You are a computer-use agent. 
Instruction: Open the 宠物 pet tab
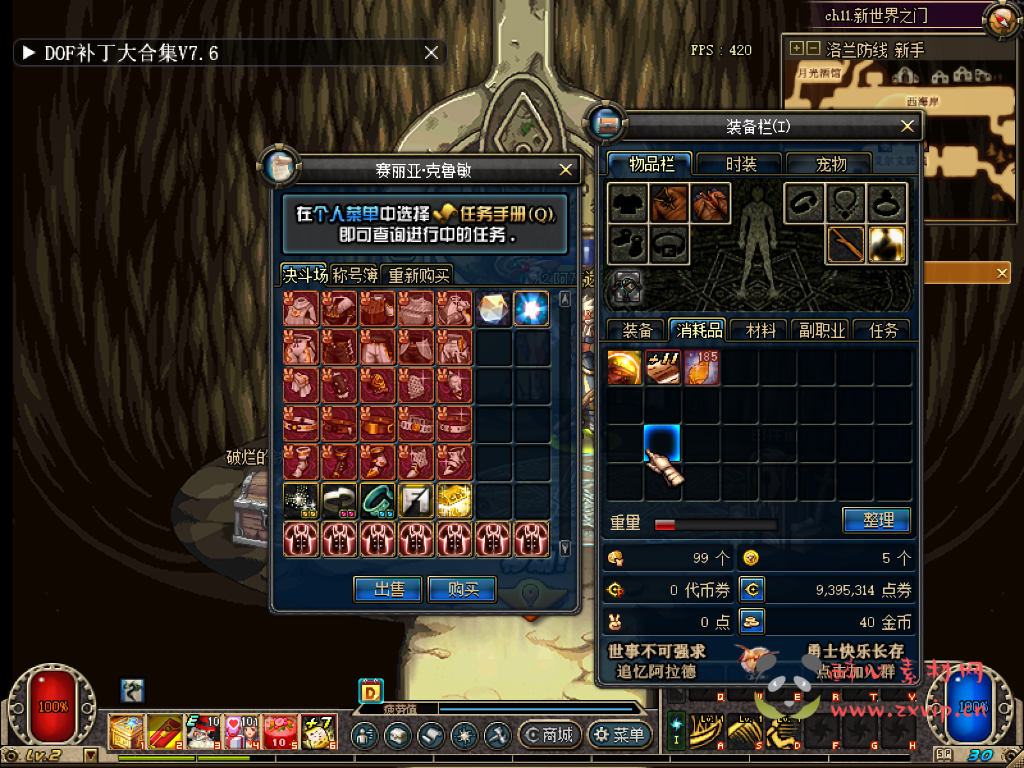point(830,164)
